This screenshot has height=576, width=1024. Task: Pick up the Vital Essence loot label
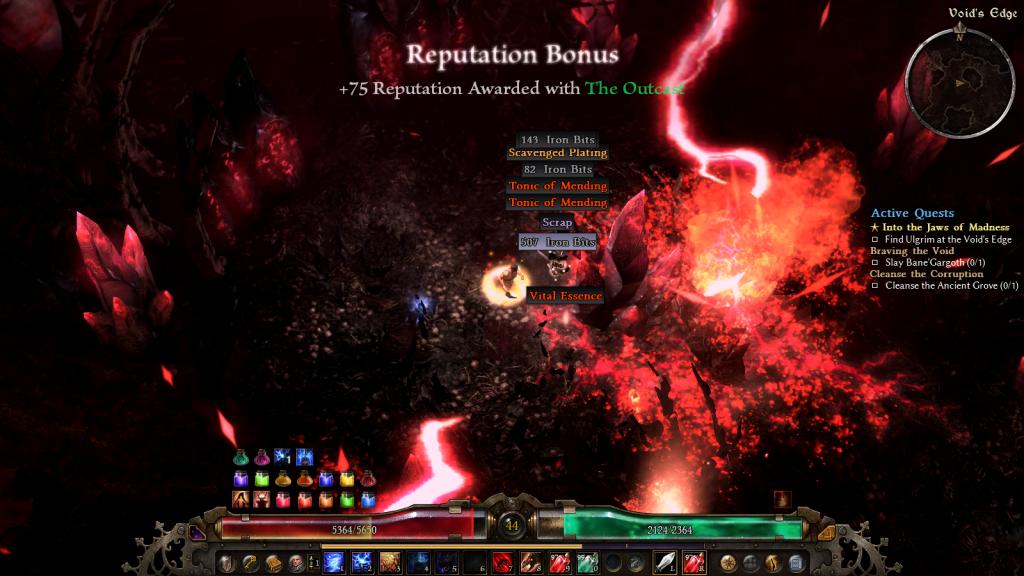[x=566, y=295]
